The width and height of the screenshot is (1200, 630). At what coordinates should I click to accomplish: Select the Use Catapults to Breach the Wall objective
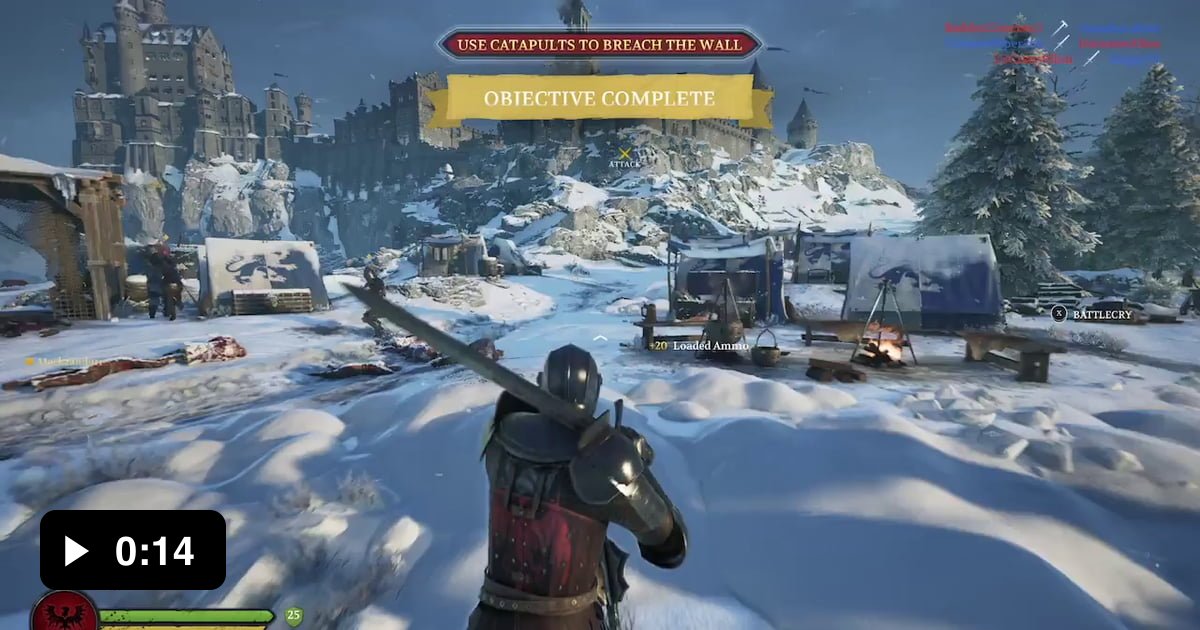click(x=600, y=44)
